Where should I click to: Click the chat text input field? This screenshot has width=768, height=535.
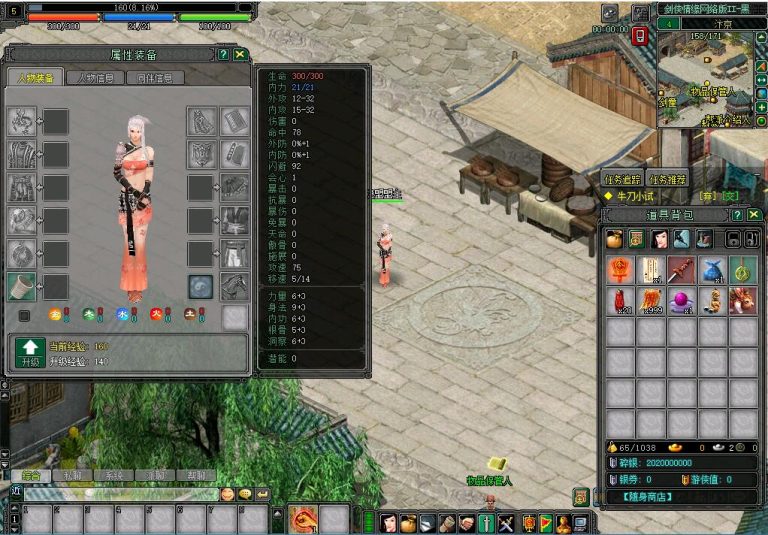(x=120, y=494)
